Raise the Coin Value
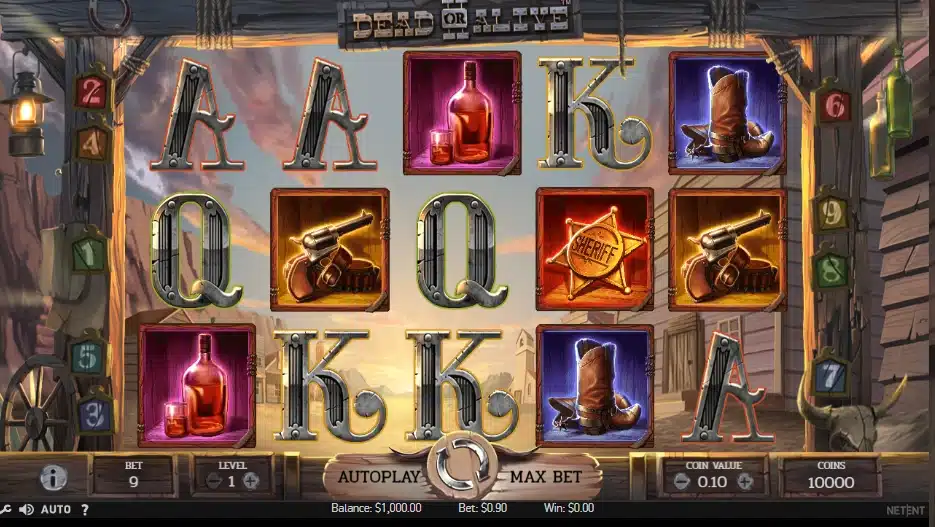Viewport: 935px width, 527px height. coord(745,480)
